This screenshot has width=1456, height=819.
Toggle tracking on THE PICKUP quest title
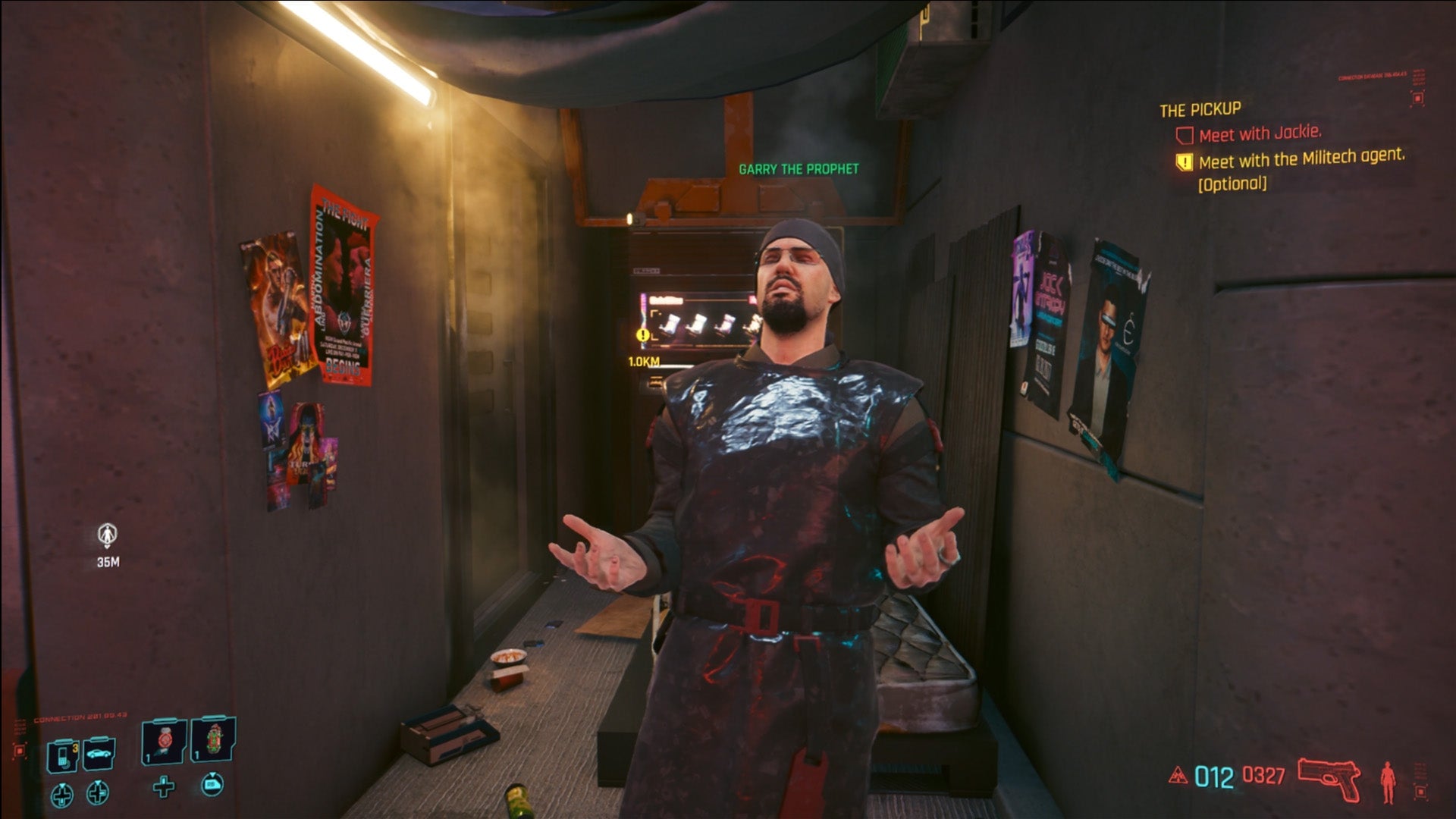coord(1200,109)
